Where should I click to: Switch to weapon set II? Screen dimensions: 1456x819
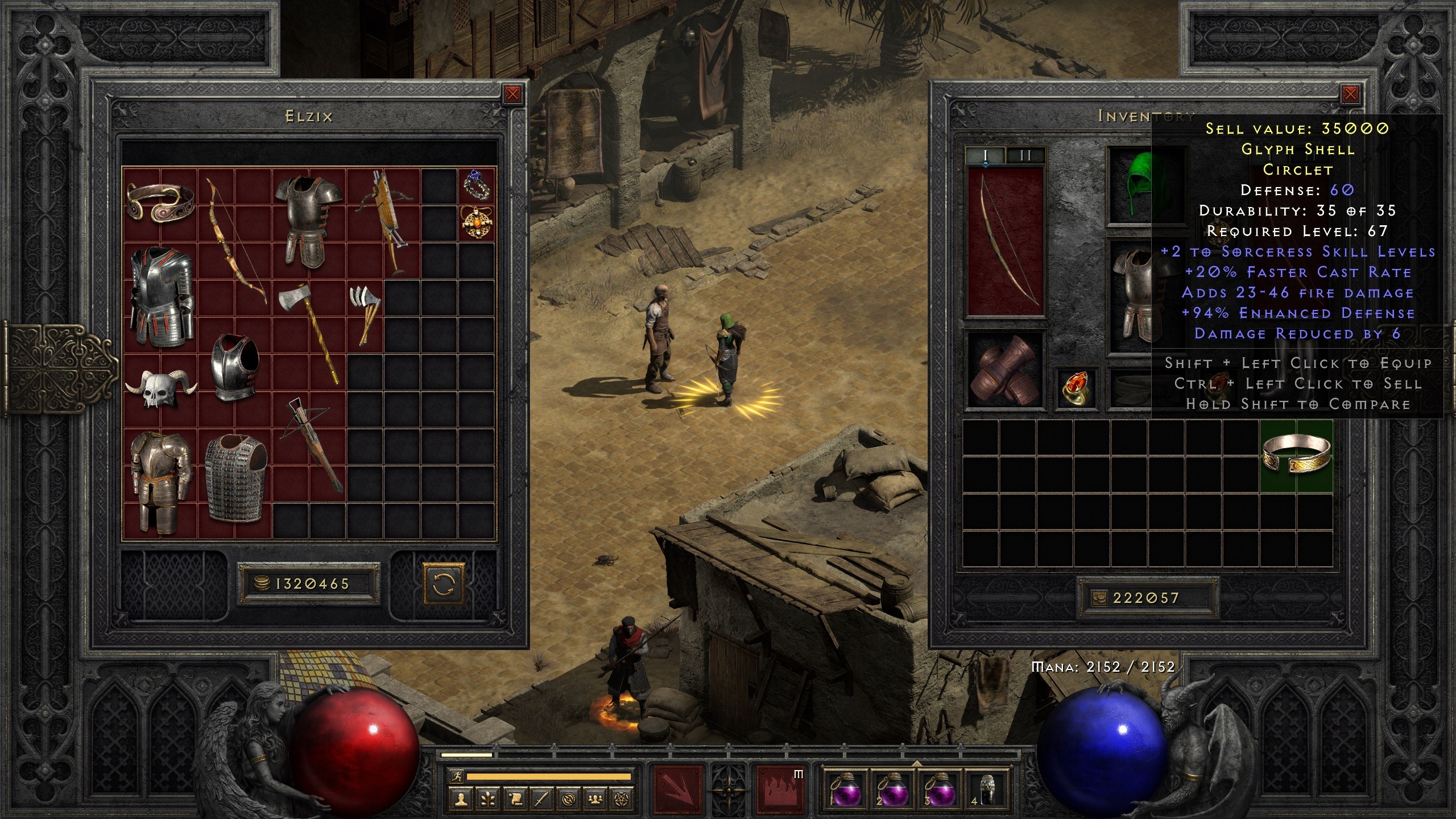click(1025, 155)
